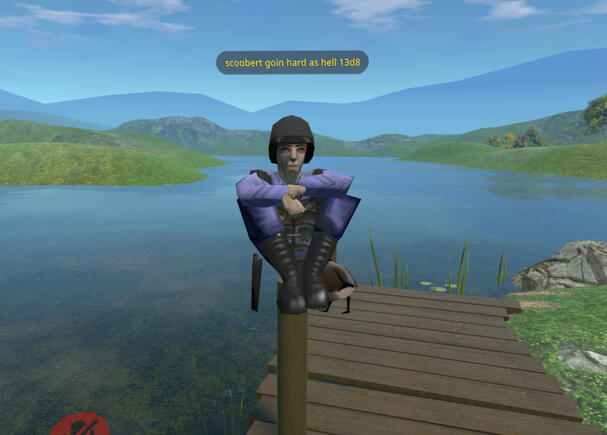Toggle the red muted microphone icon

[80, 426]
